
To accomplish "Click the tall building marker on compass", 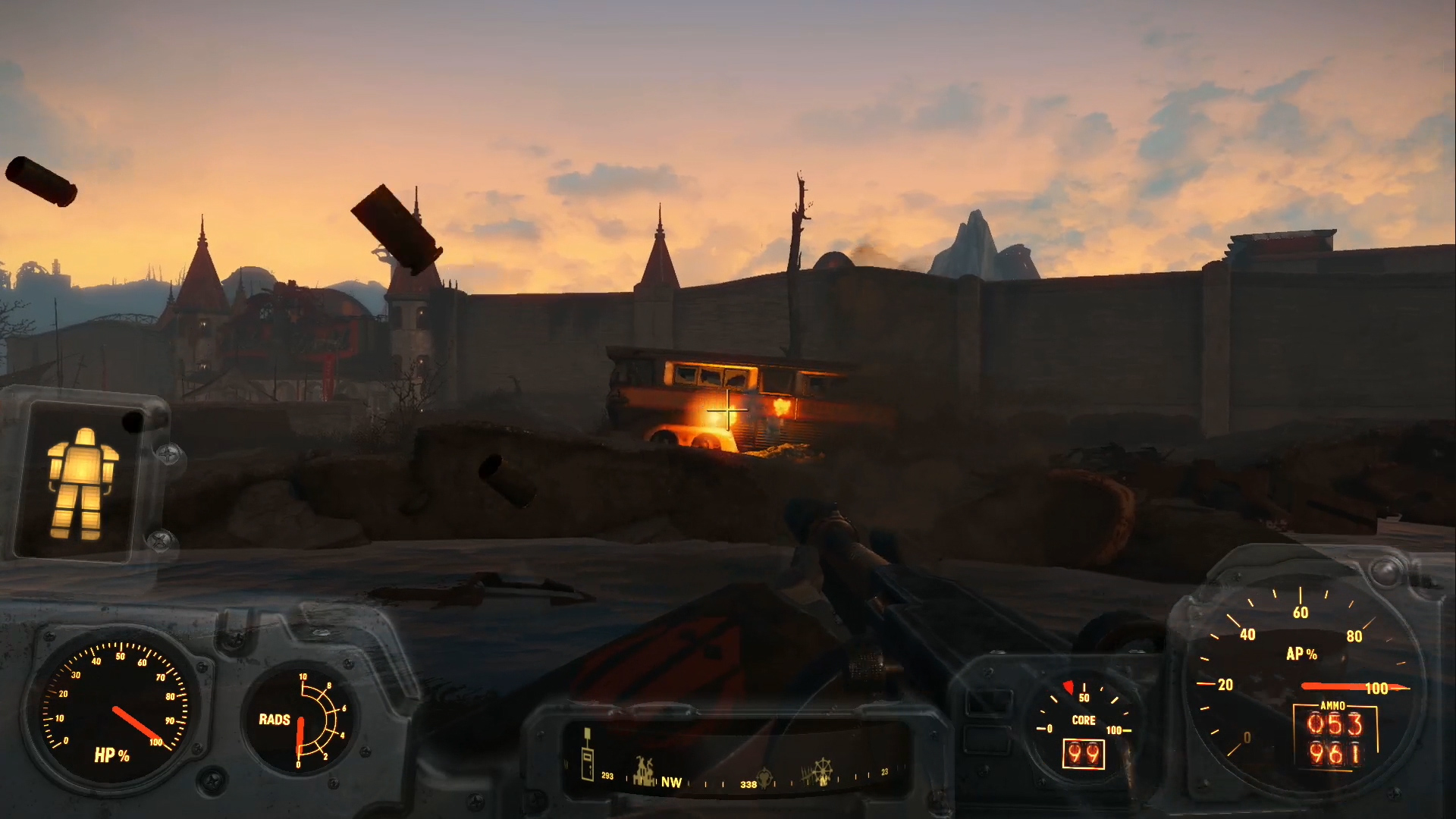I will pyautogui.click(x=587, y=755).
